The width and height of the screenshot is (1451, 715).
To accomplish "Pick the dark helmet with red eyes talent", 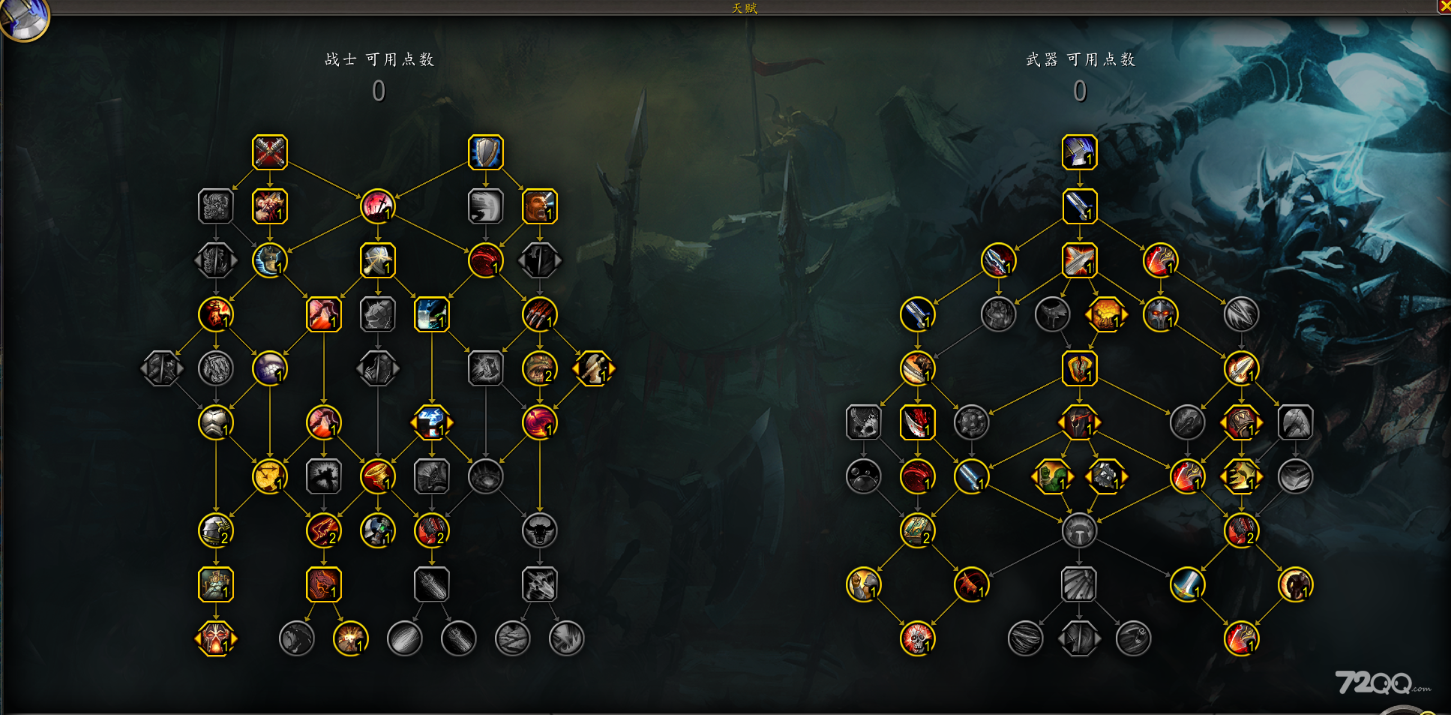I will point(1161,315).
